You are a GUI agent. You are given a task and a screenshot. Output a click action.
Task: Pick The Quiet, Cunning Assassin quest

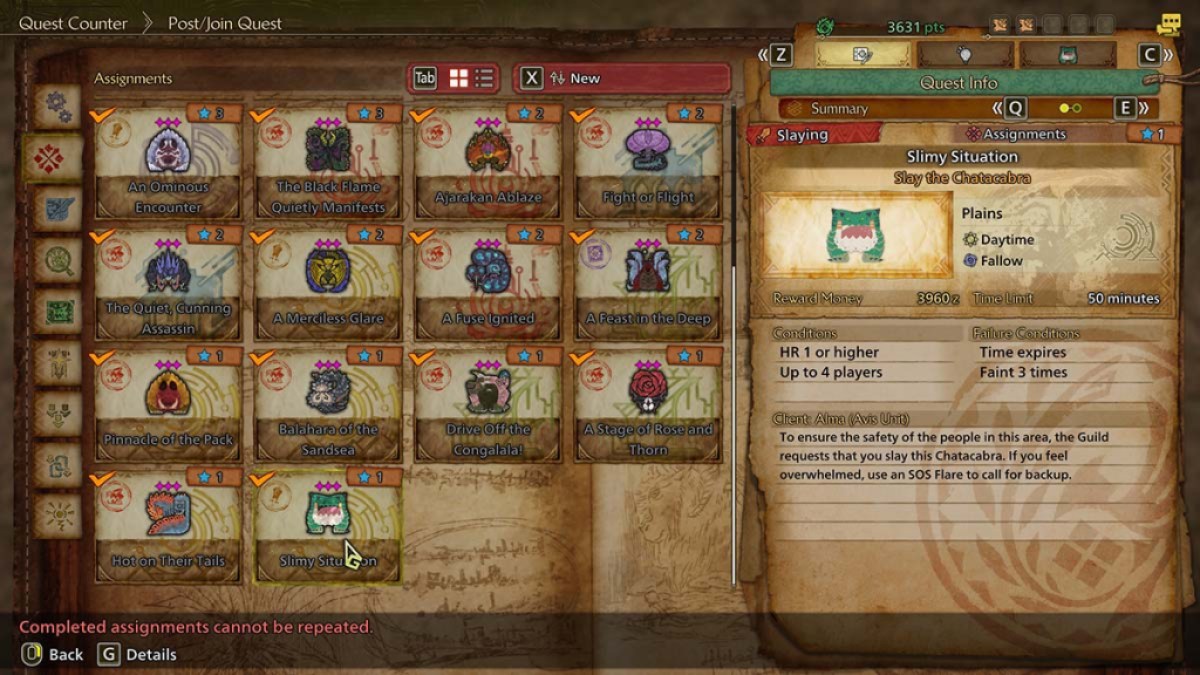(x=168, y=284)
